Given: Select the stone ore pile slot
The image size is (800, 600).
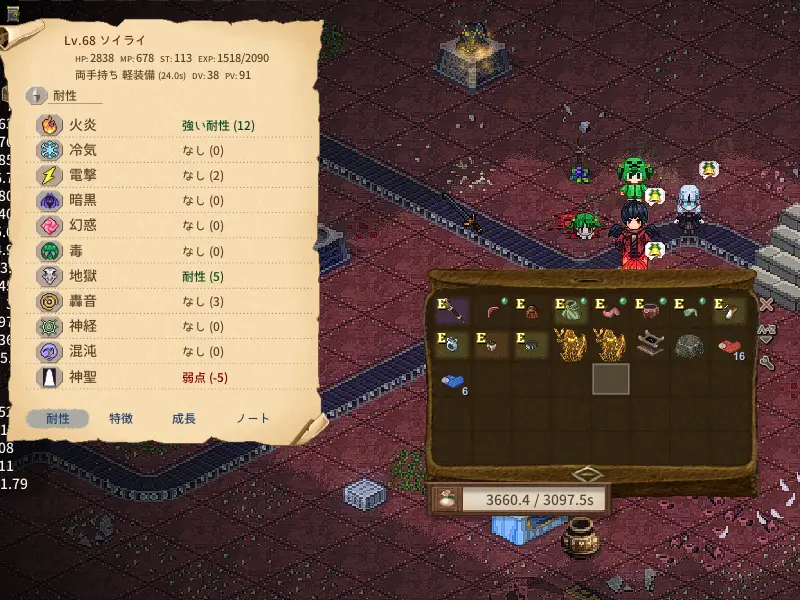Looking at the screenshot, I should 689,344.
